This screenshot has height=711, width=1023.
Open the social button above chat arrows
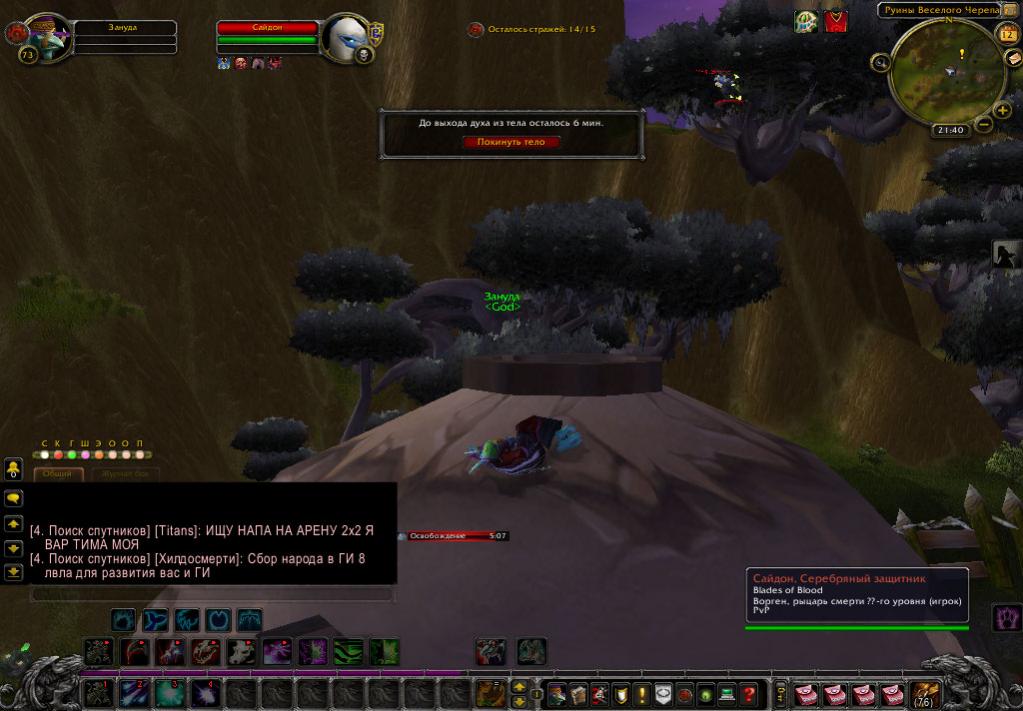[x=14, y=468]
